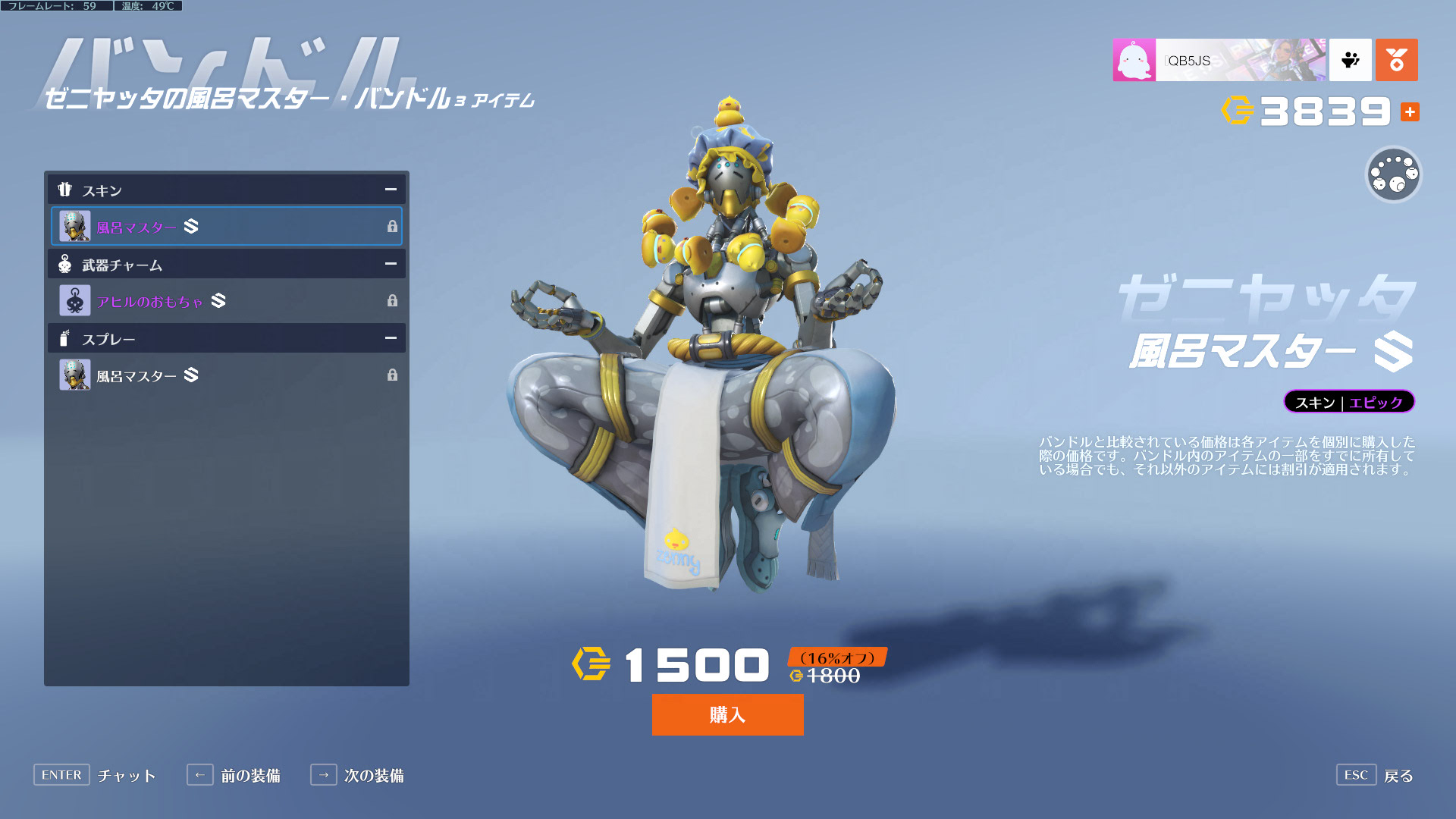Screen dimensions: 1456x819
Task: Open the social group icon button
Action: coord(1350,60)
